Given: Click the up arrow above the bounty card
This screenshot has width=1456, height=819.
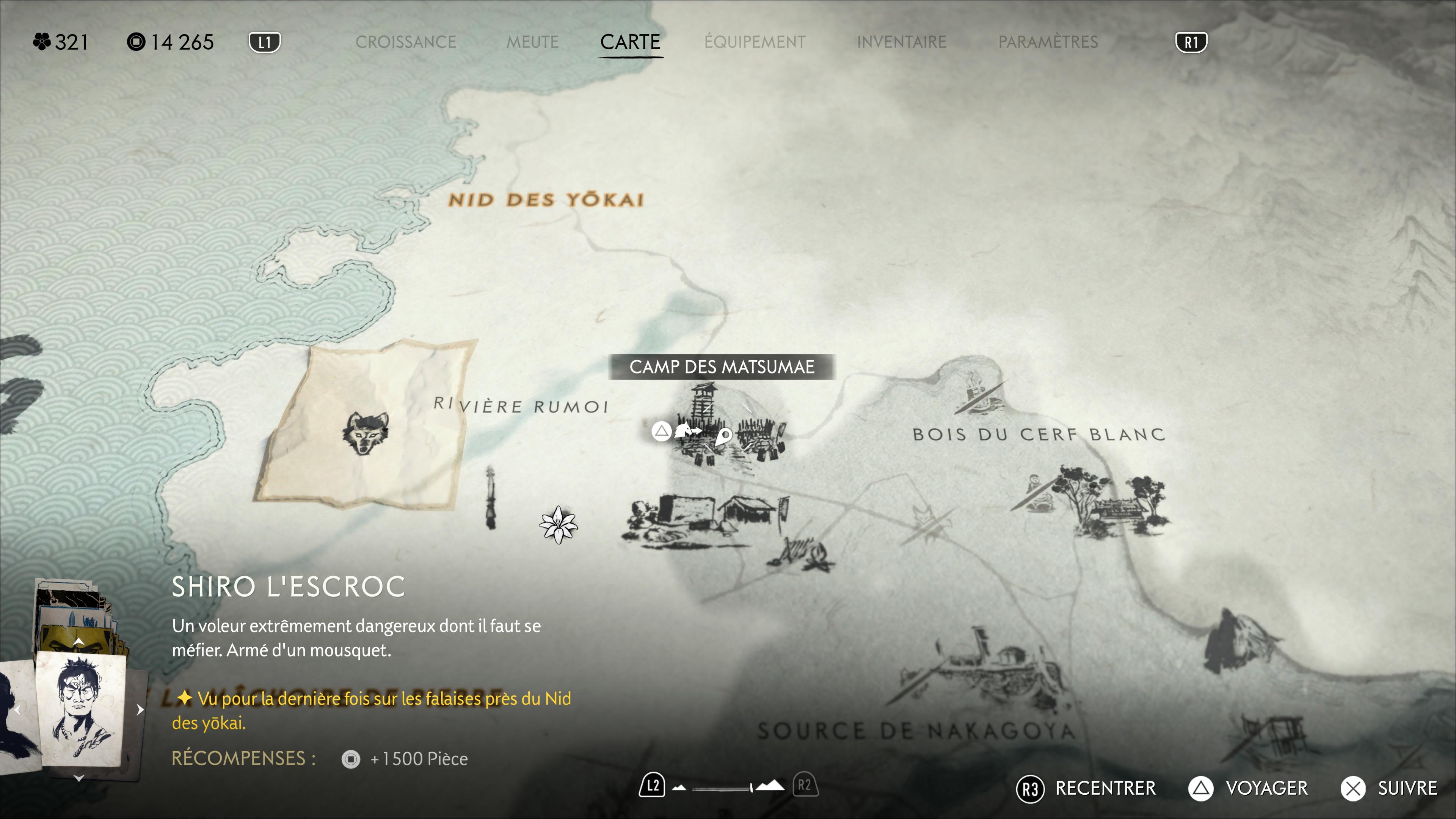Looking at the screenshot, I should coord(79,642).
